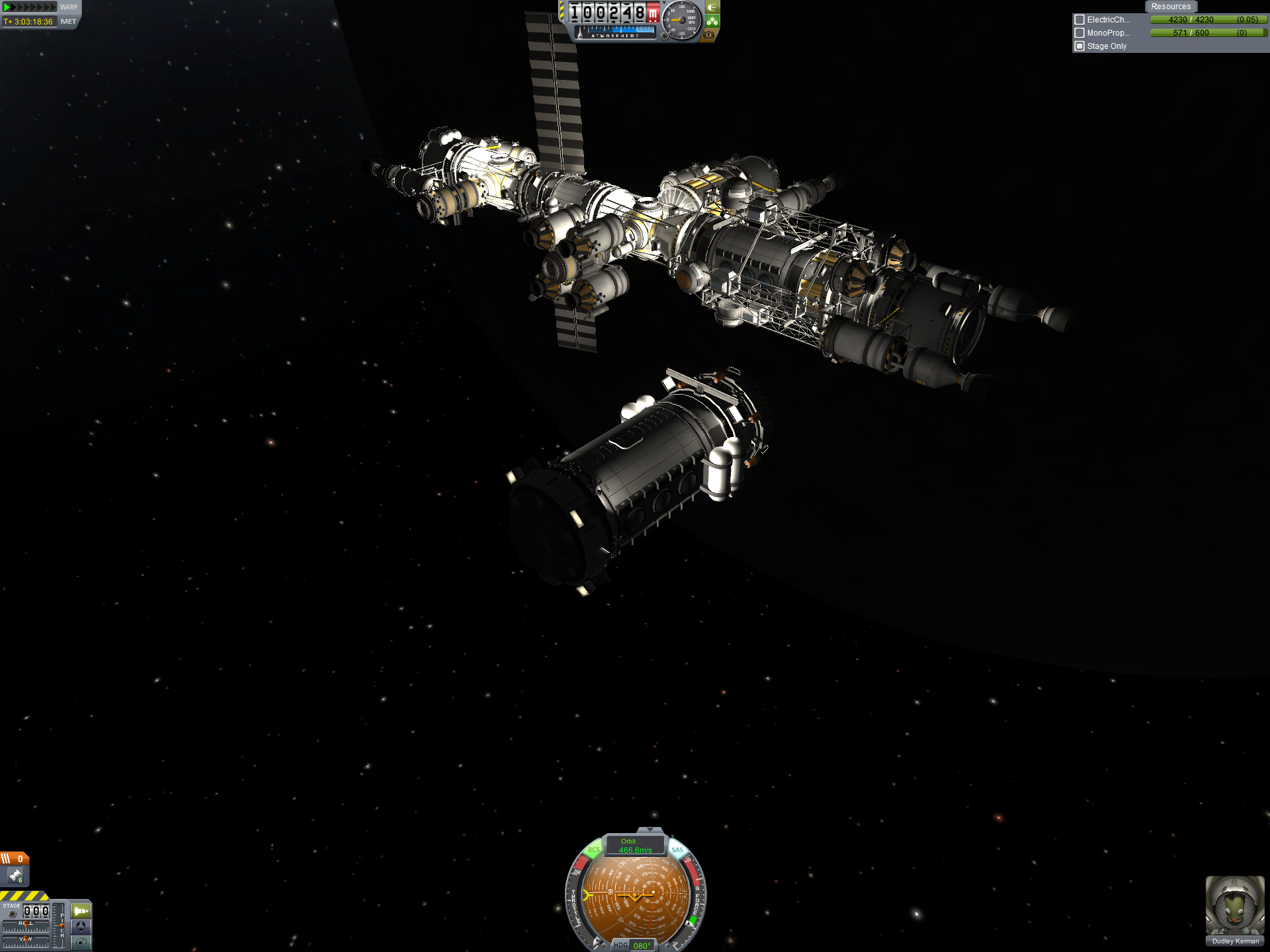Toggle the MET mission clock label
This screenshot has width=1270, height=952.
point(68,22)
